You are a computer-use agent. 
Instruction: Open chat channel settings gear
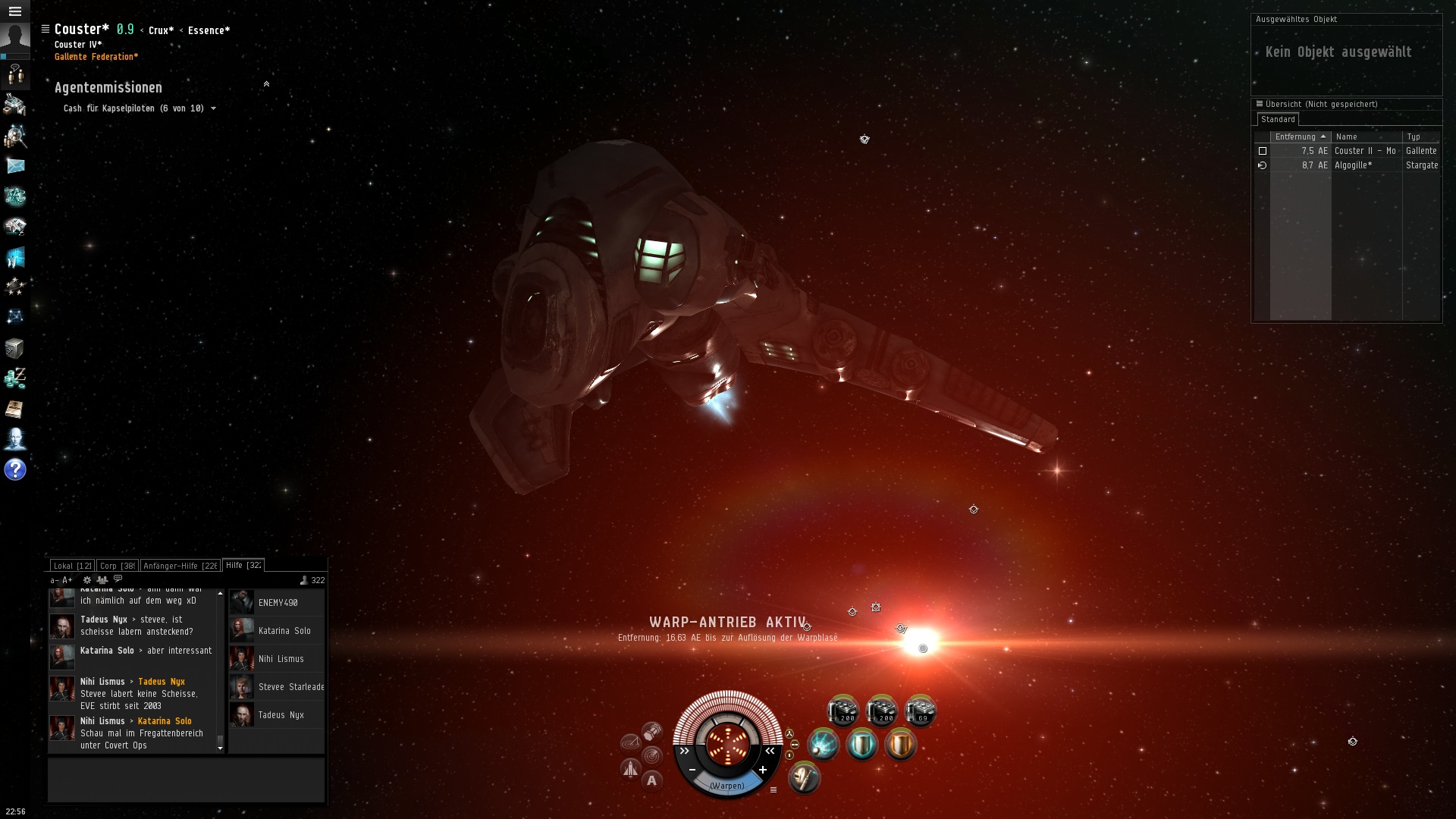(x=87, y=580)
